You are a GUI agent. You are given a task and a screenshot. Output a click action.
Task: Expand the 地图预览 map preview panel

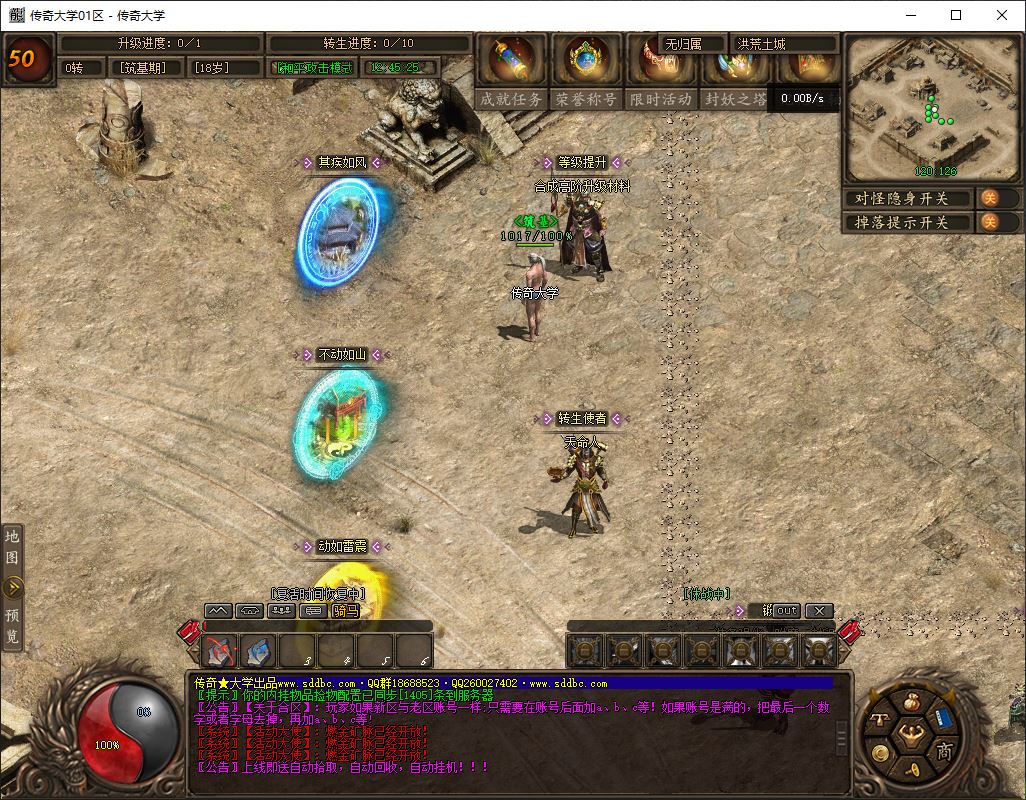(13, 587)
